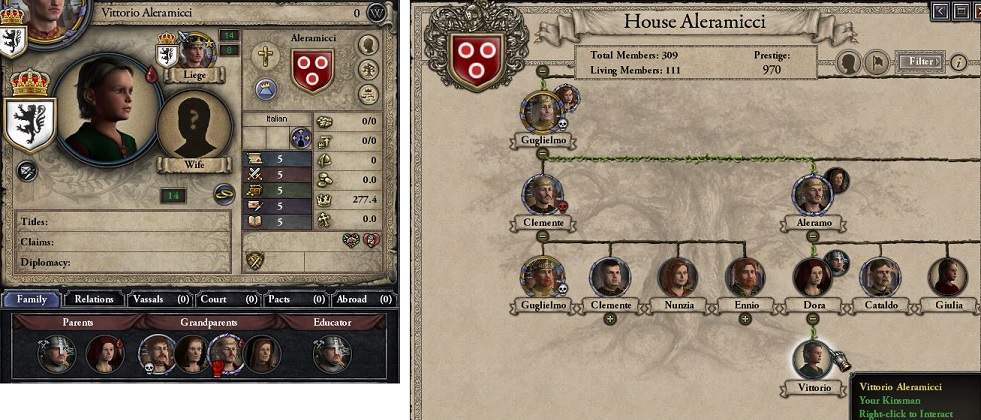981x420 pixels.
Task: Show the Pacts tab
Action: click(291, 298)
